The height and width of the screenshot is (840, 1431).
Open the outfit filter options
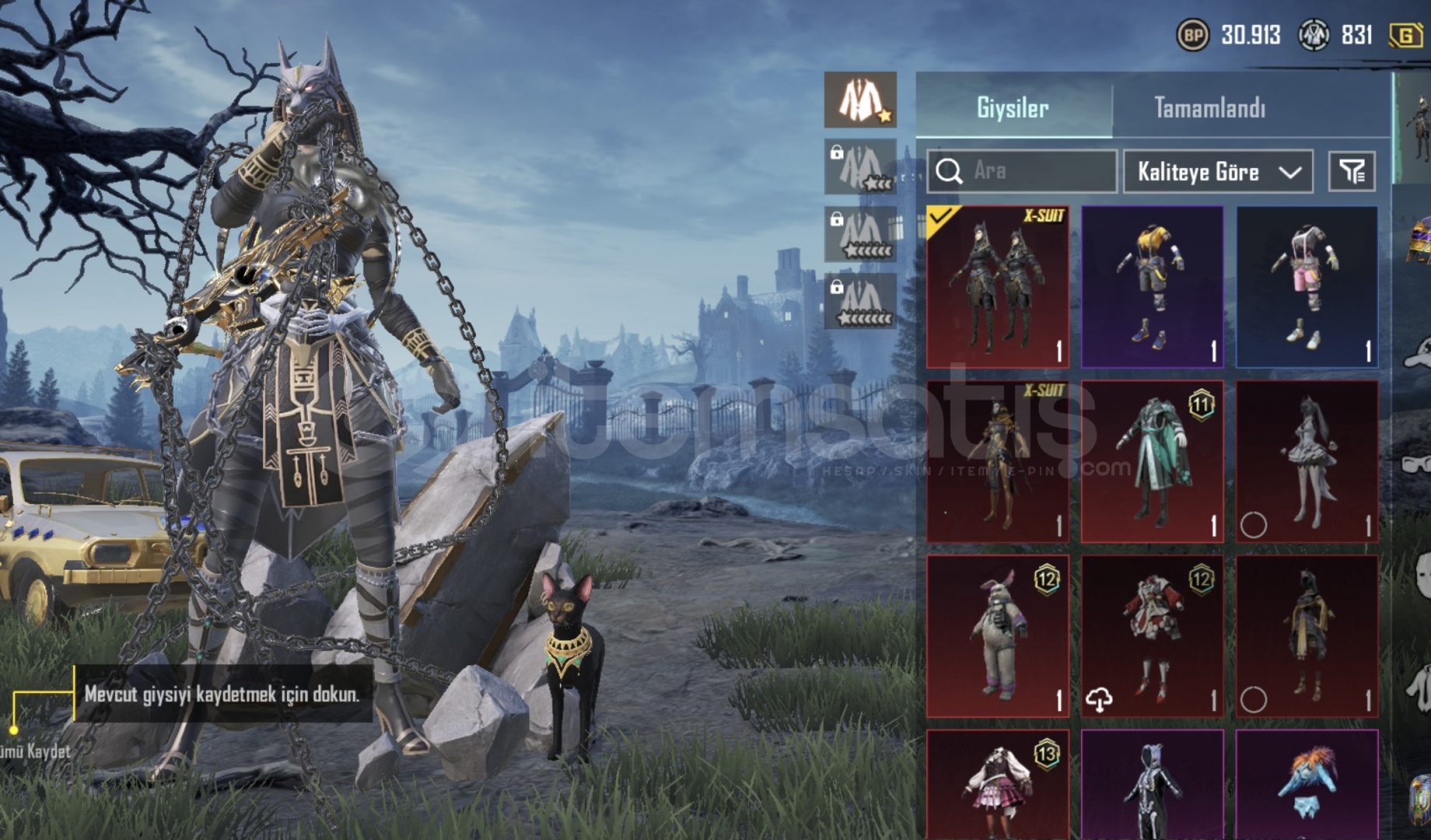(x=1352, y=171)
